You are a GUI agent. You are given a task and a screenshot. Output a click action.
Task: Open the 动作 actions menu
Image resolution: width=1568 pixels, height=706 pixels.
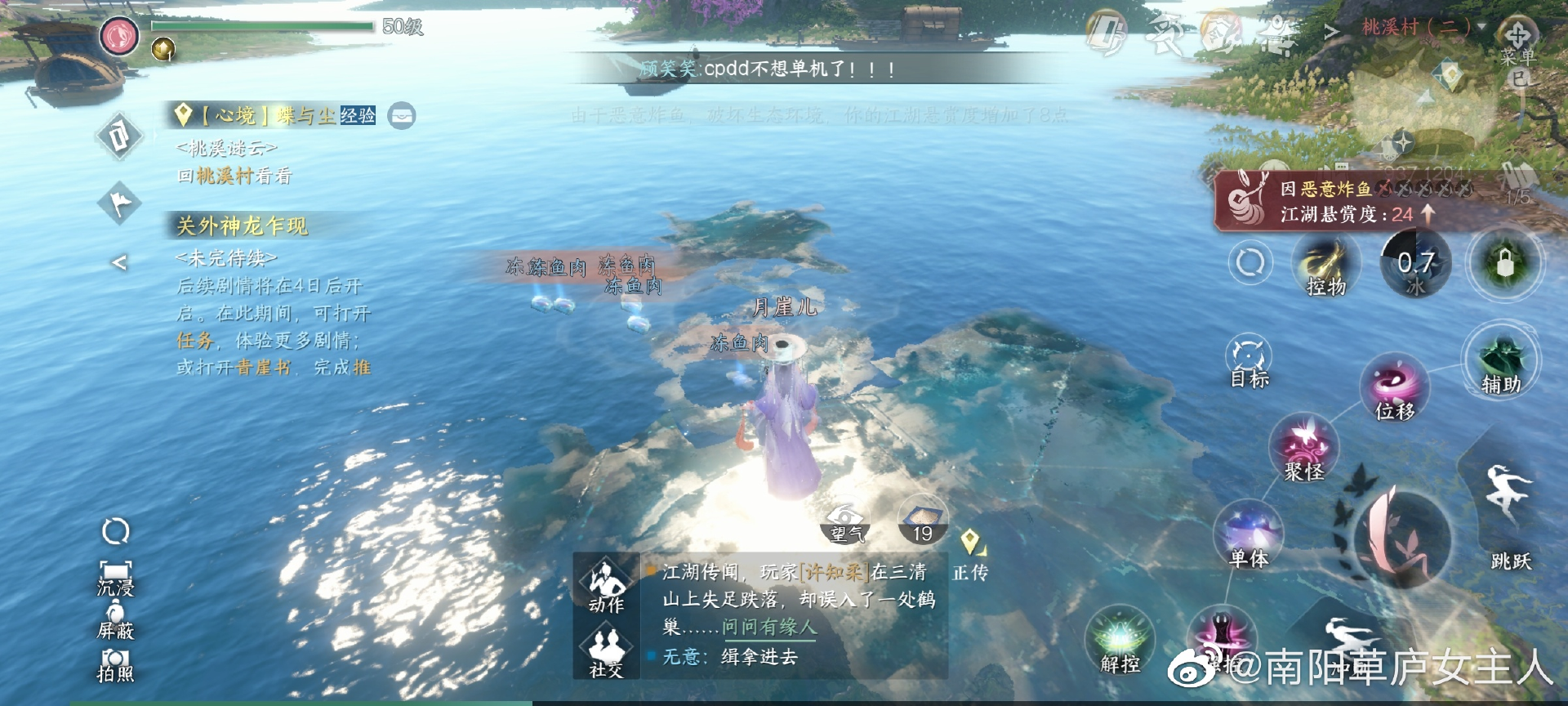click(x=605, y=585)
